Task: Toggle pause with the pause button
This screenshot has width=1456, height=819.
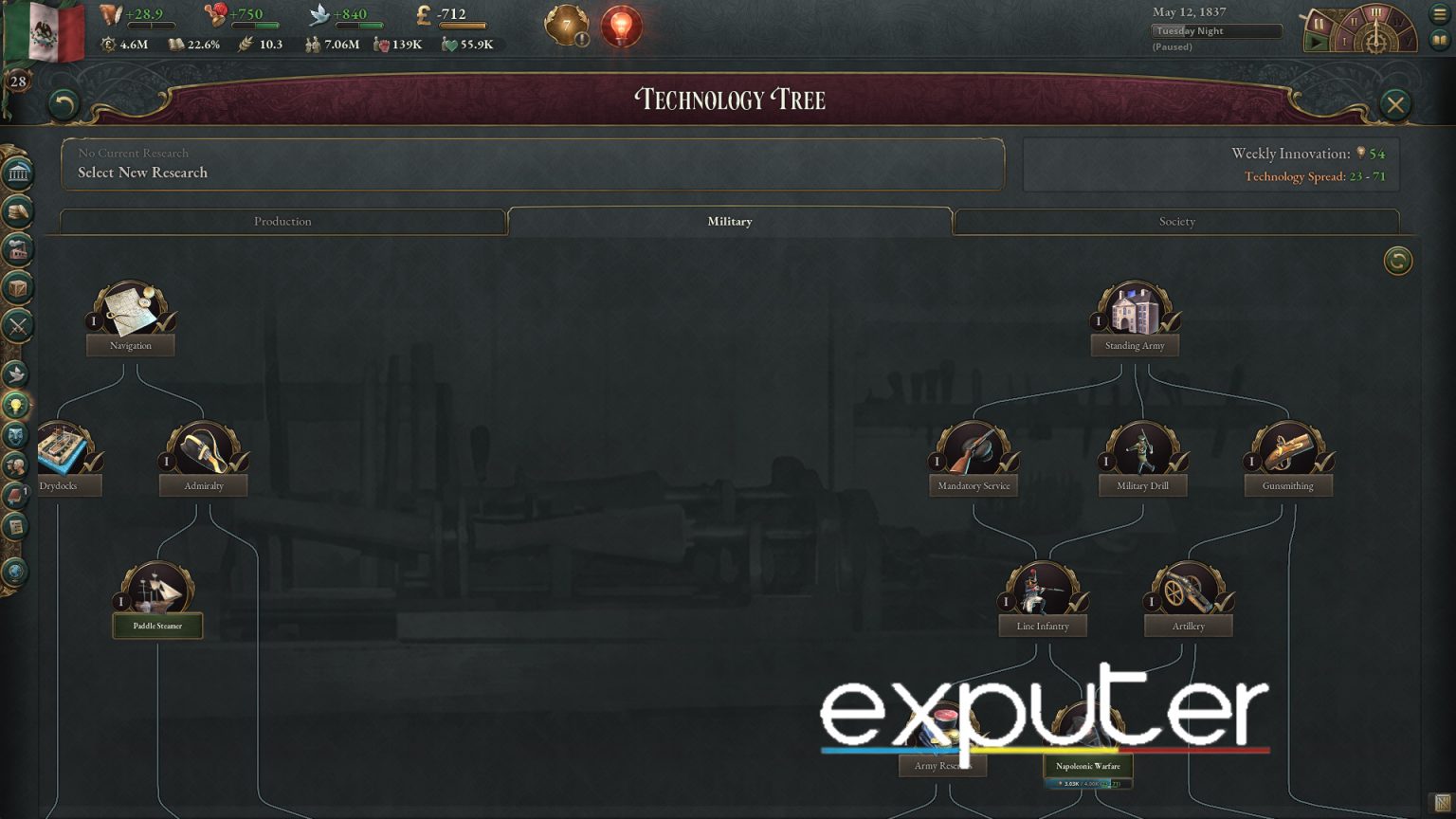Action: coord(1319,23)
